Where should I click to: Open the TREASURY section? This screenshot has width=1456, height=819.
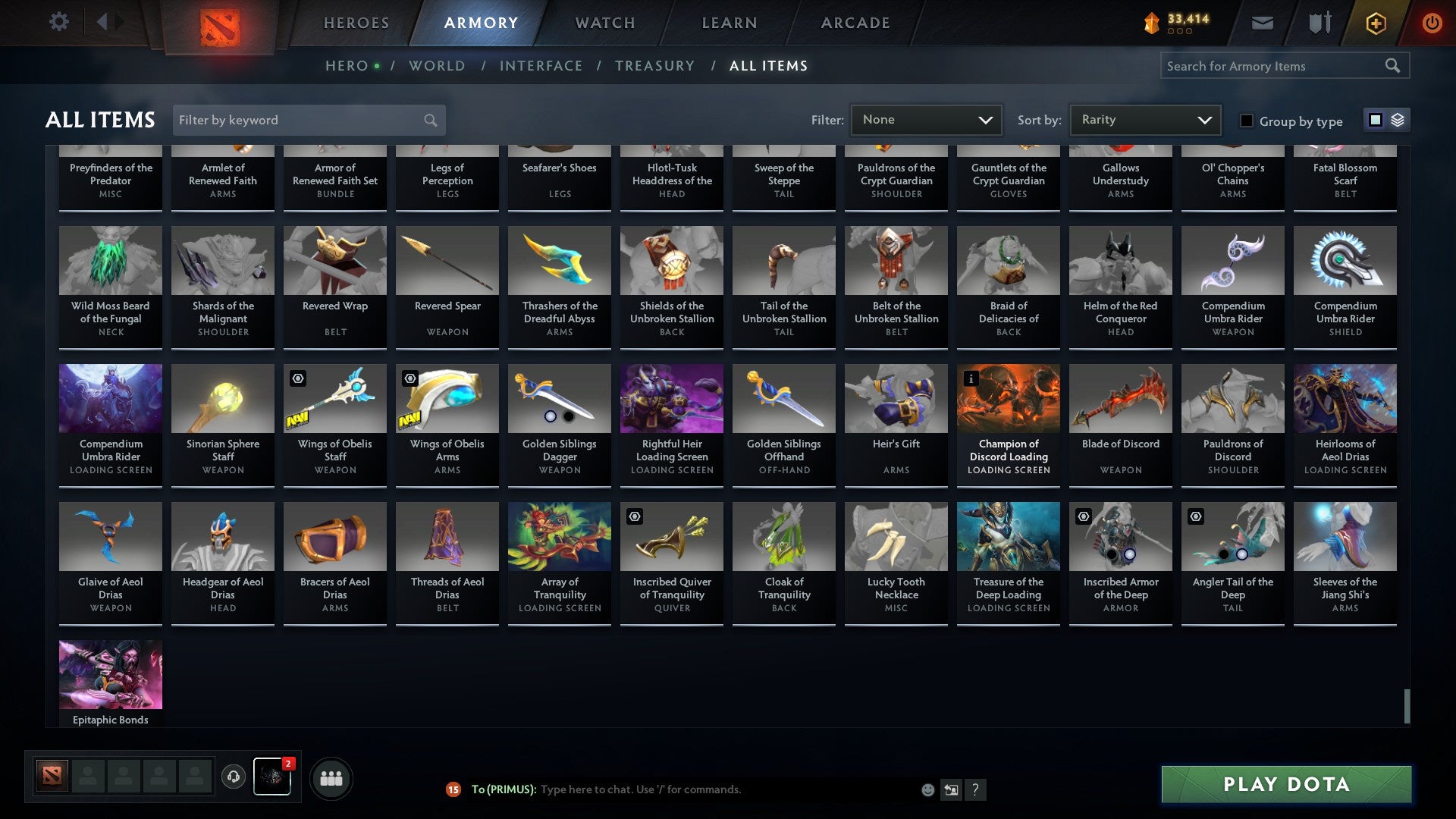655,65
